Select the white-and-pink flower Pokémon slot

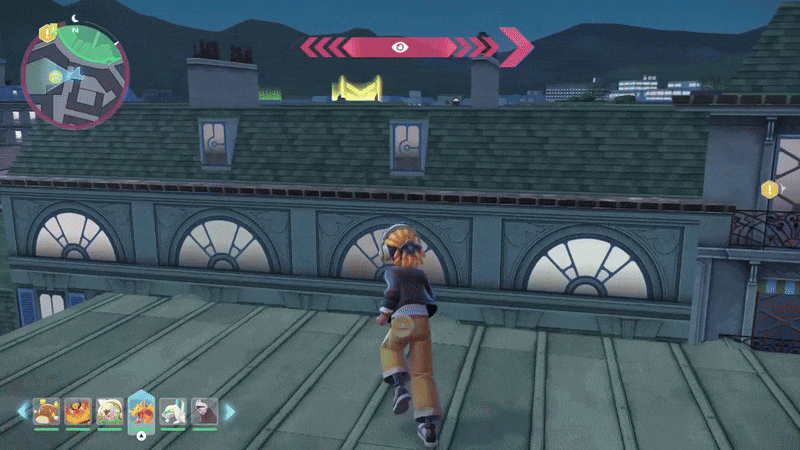click(109, 412)
